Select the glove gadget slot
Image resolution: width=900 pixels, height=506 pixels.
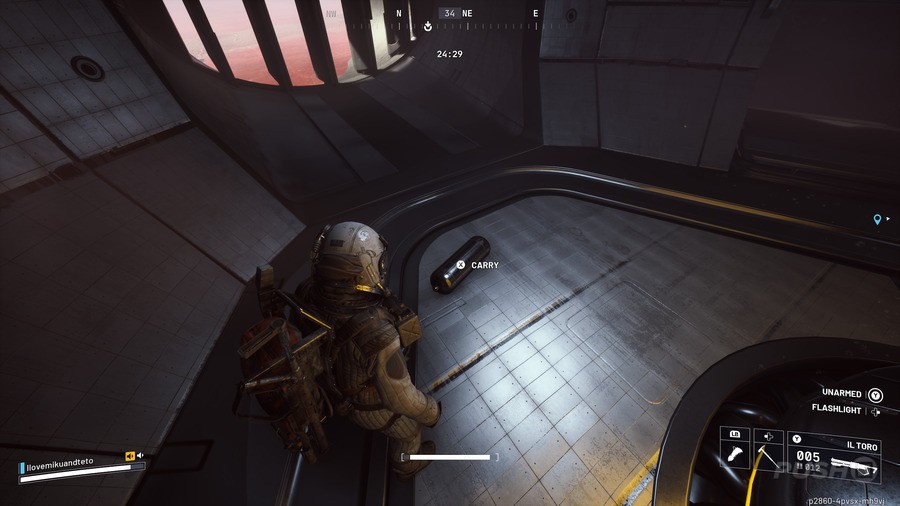(734, 452)
